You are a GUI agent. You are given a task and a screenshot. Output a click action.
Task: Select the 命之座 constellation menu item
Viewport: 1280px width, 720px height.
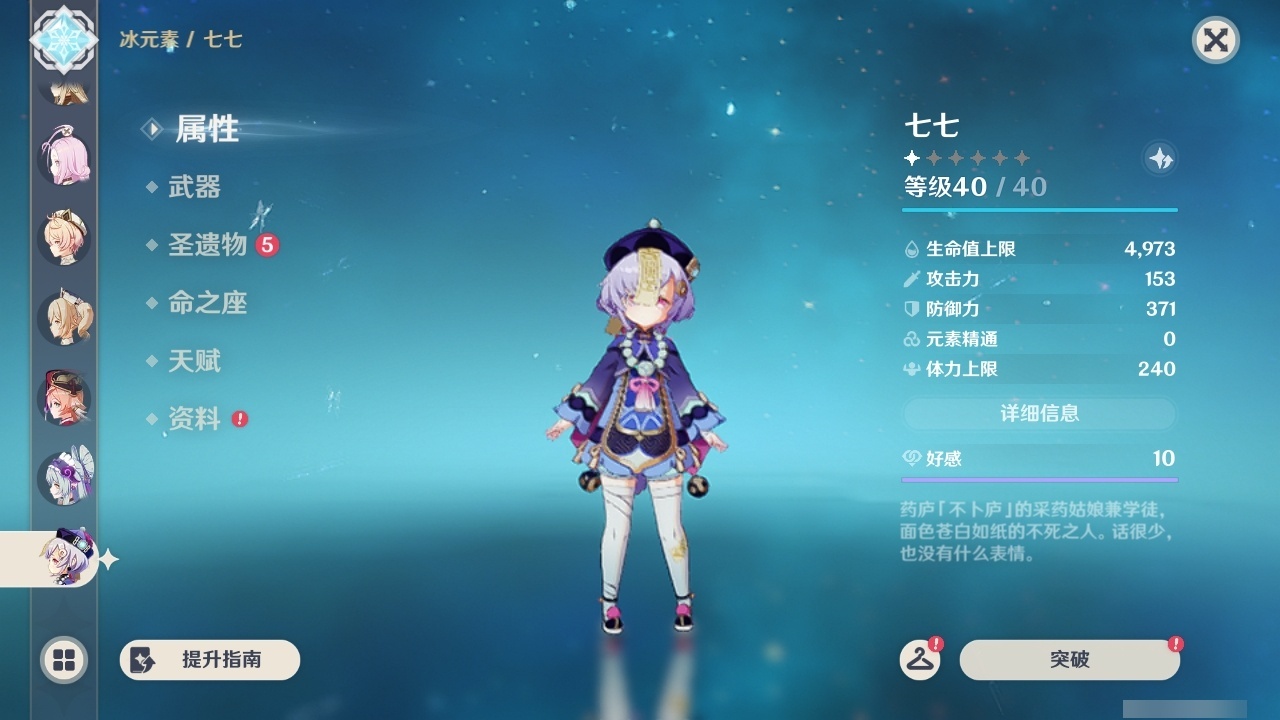(x=207, y=303)
